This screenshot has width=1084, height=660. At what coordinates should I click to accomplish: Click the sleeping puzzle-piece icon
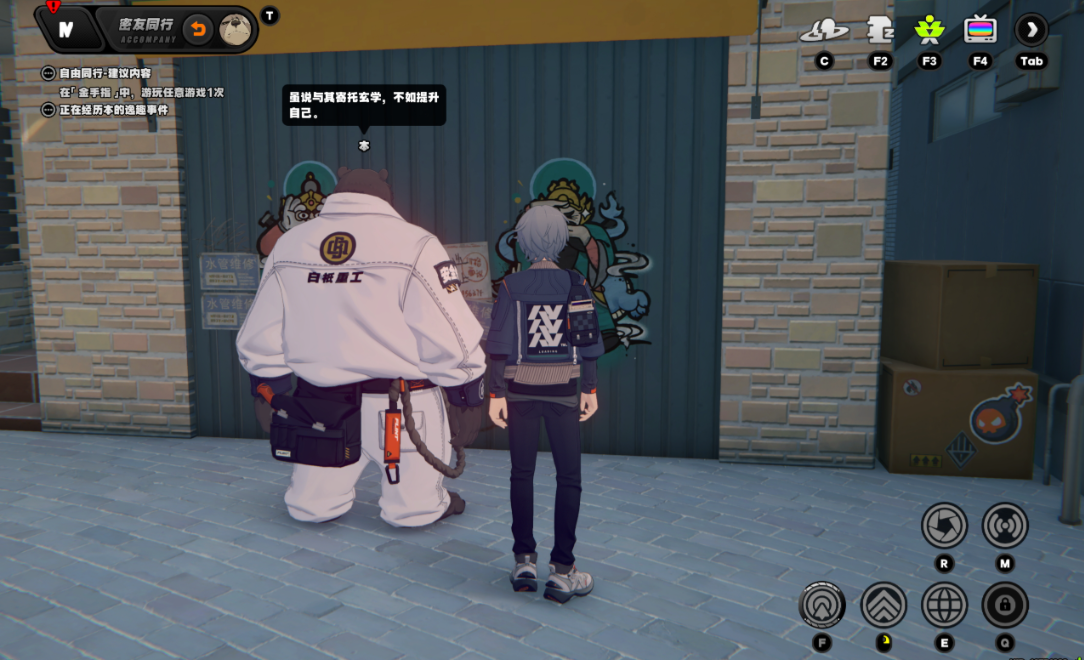pyautogui.click(x=880, y=30)
